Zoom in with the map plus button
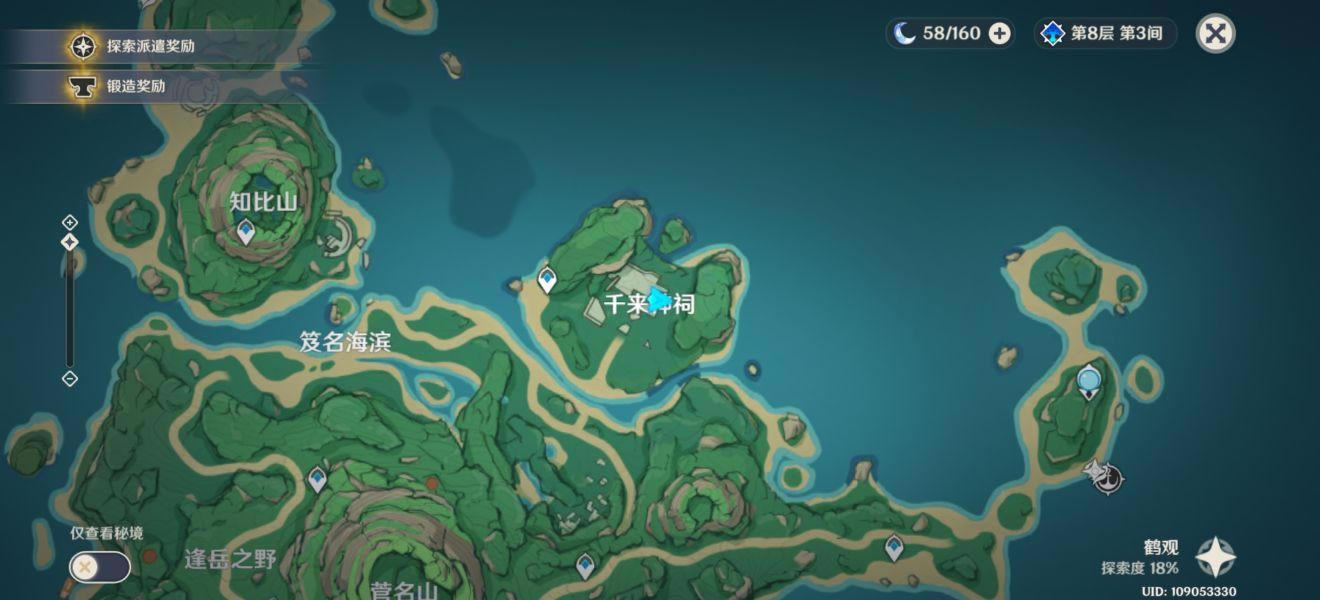The width and height of the screenshot is (1320, 600). pyautogui.click(x=70, y=222)
